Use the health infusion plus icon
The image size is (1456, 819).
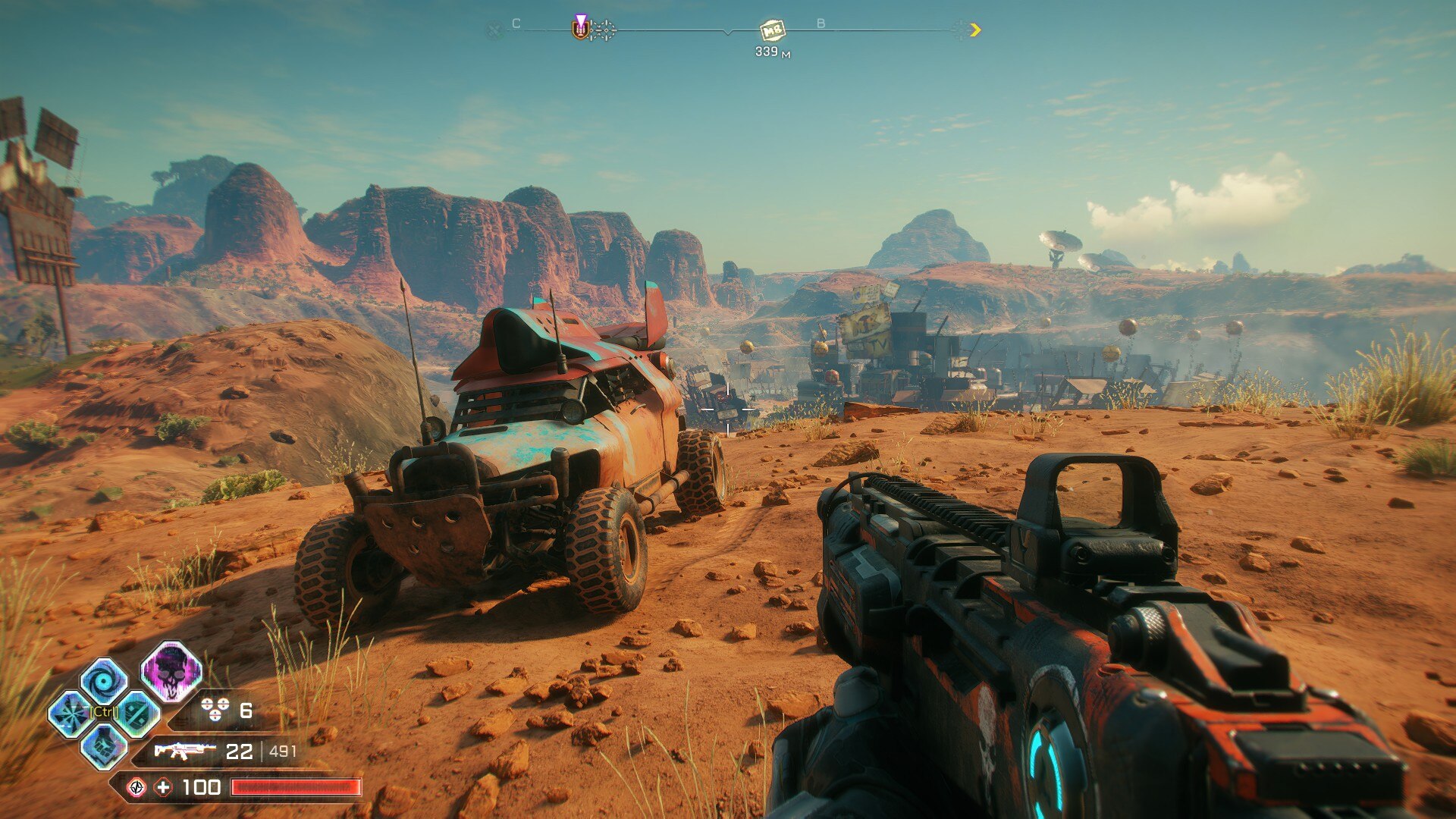pyautogui.click(x=163, y=788)
